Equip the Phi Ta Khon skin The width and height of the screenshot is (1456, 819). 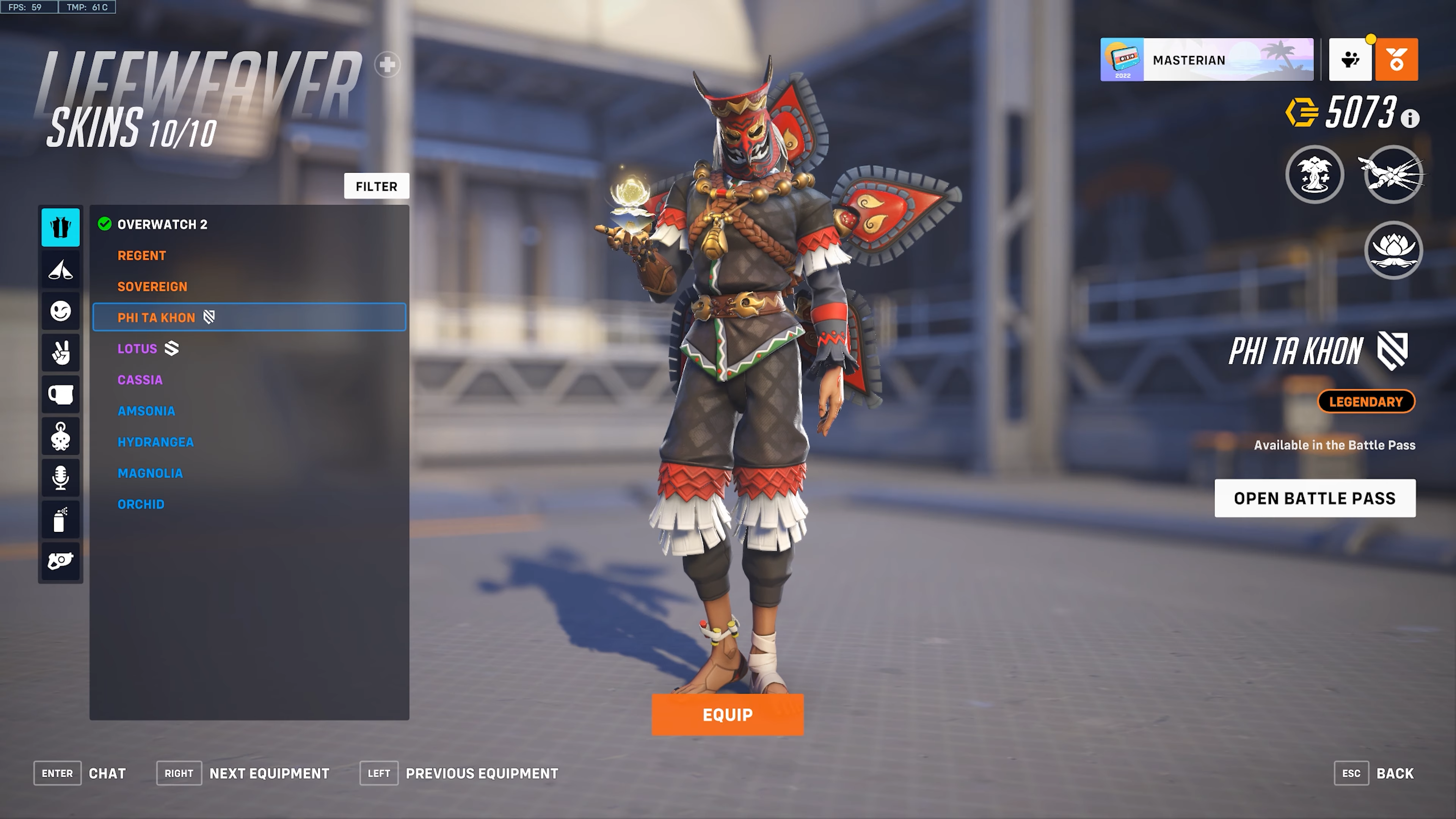[x=727, y=715]
